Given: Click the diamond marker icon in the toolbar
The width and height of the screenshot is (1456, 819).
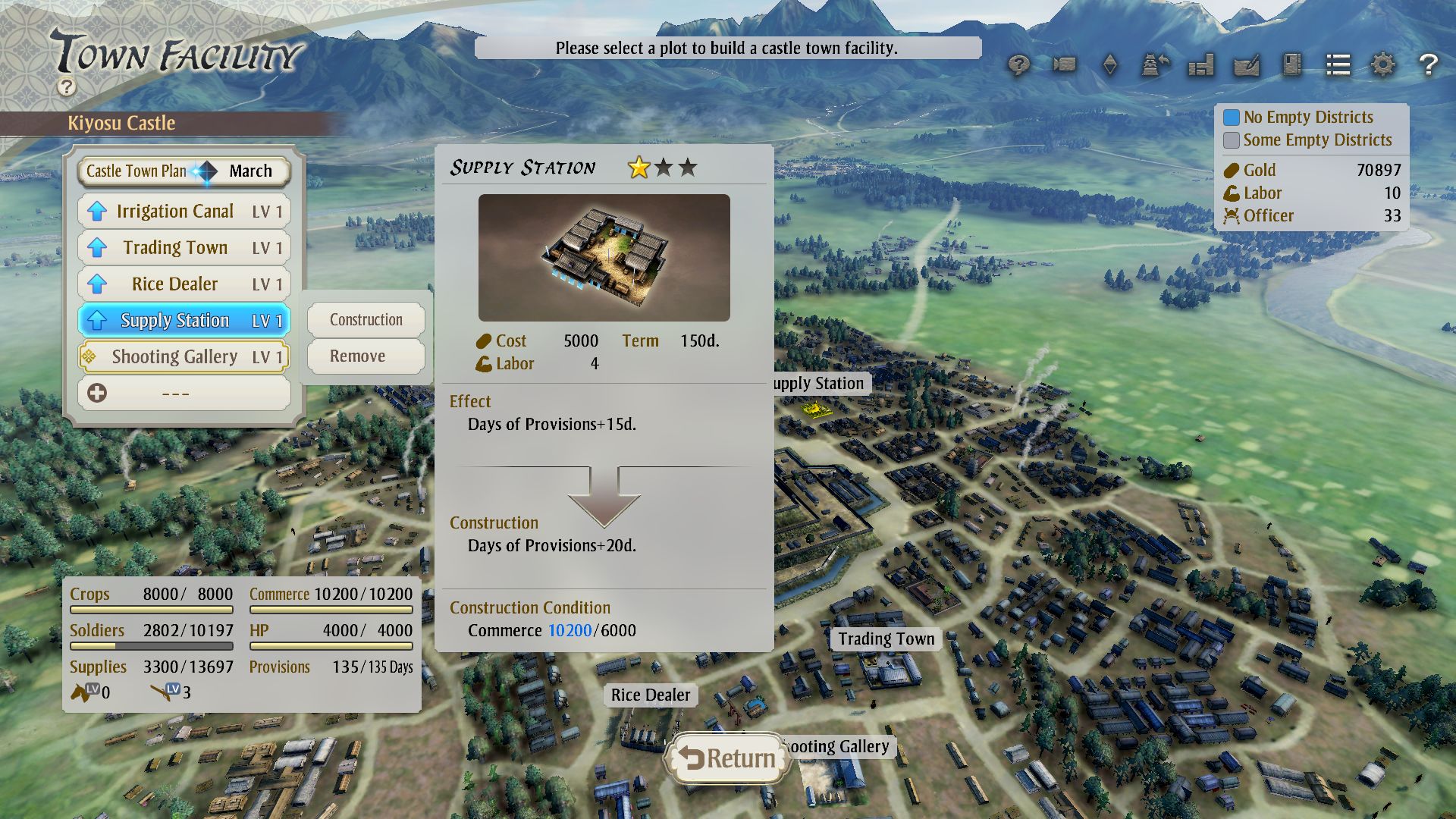Looking at the screenshot, I should click(x=1109, y=66).
